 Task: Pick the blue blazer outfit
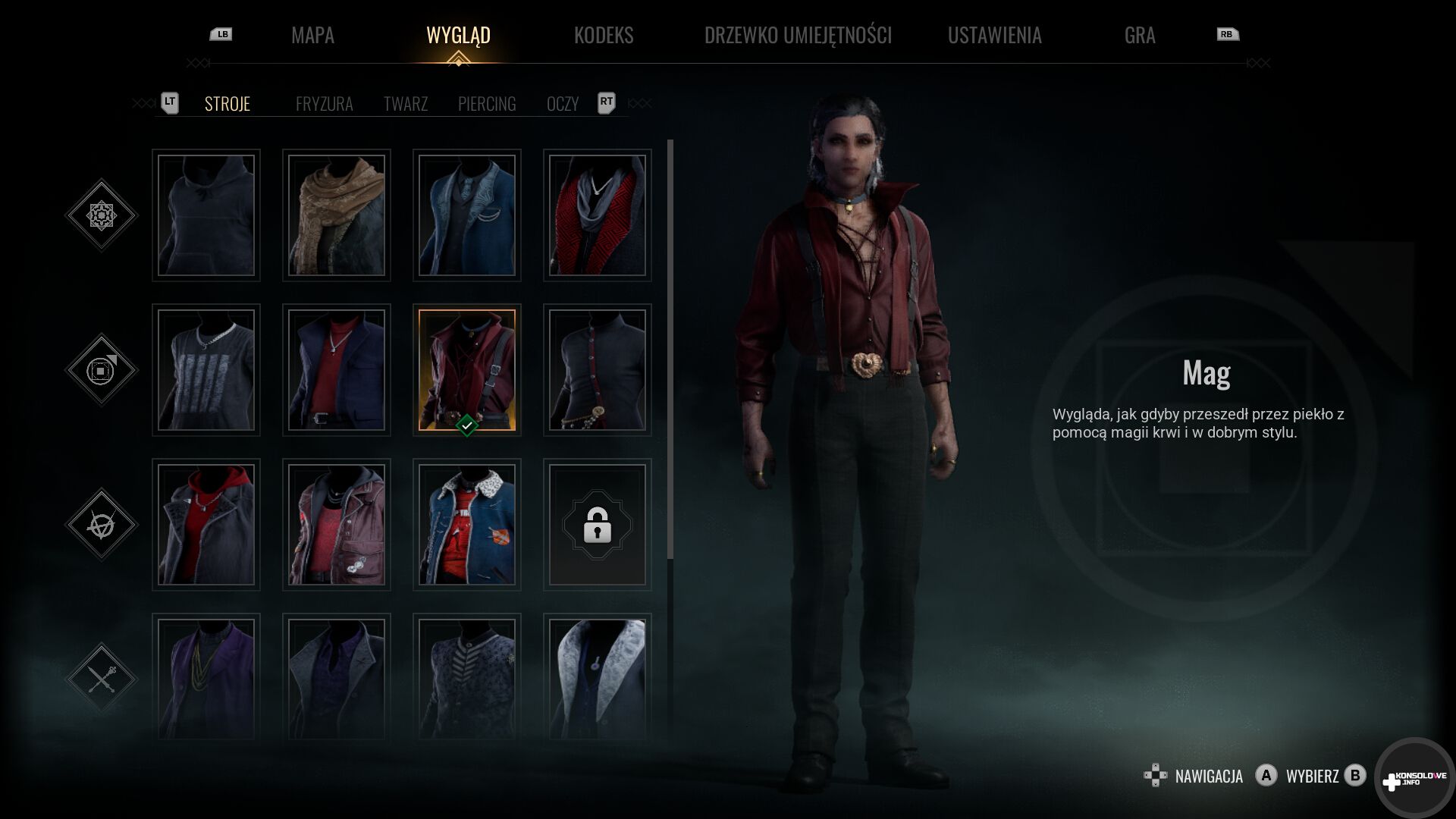coord(467,215)
